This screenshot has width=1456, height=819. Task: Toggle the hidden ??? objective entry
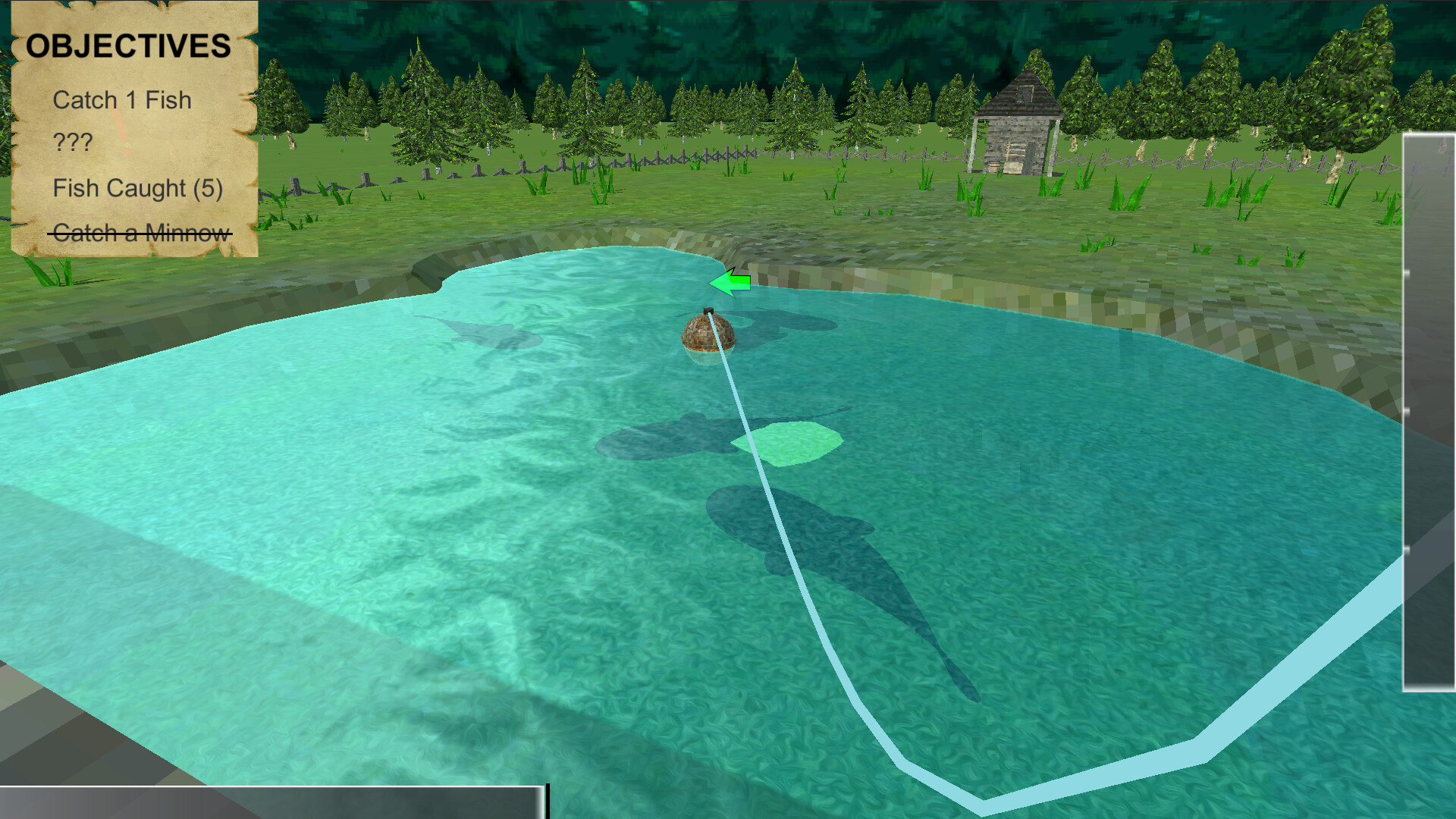[x=72, y=140]
